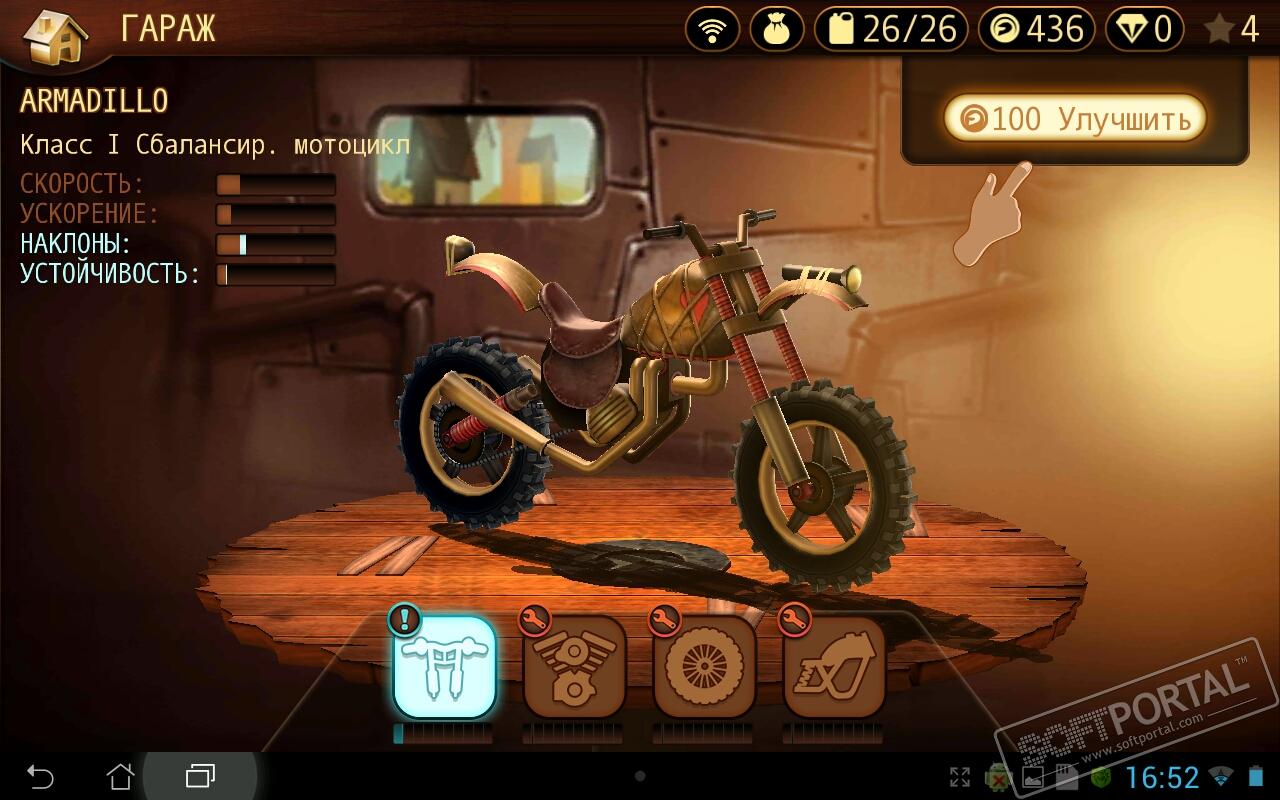The height and width of the screenshot is (800, 1280).
Task: Tap the Android back navigation button
Action: click(x=40, y=776)
